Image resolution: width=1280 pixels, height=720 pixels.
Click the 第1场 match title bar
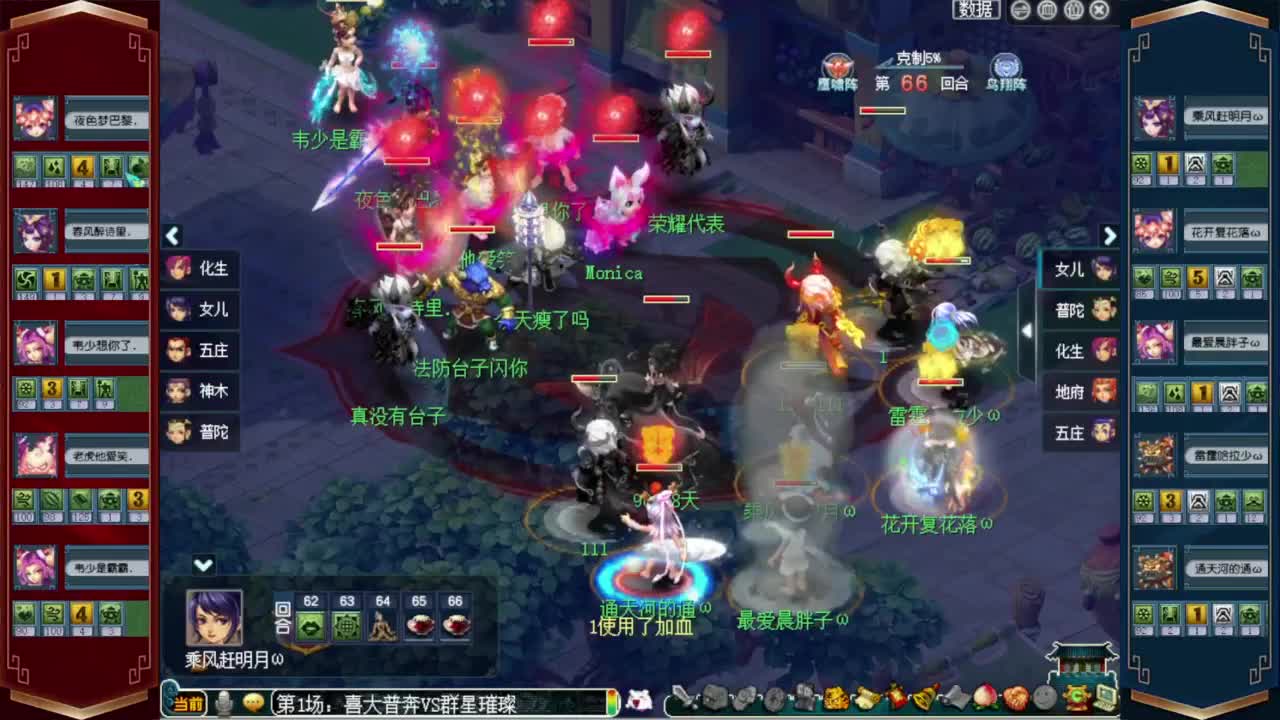(420, 702)
